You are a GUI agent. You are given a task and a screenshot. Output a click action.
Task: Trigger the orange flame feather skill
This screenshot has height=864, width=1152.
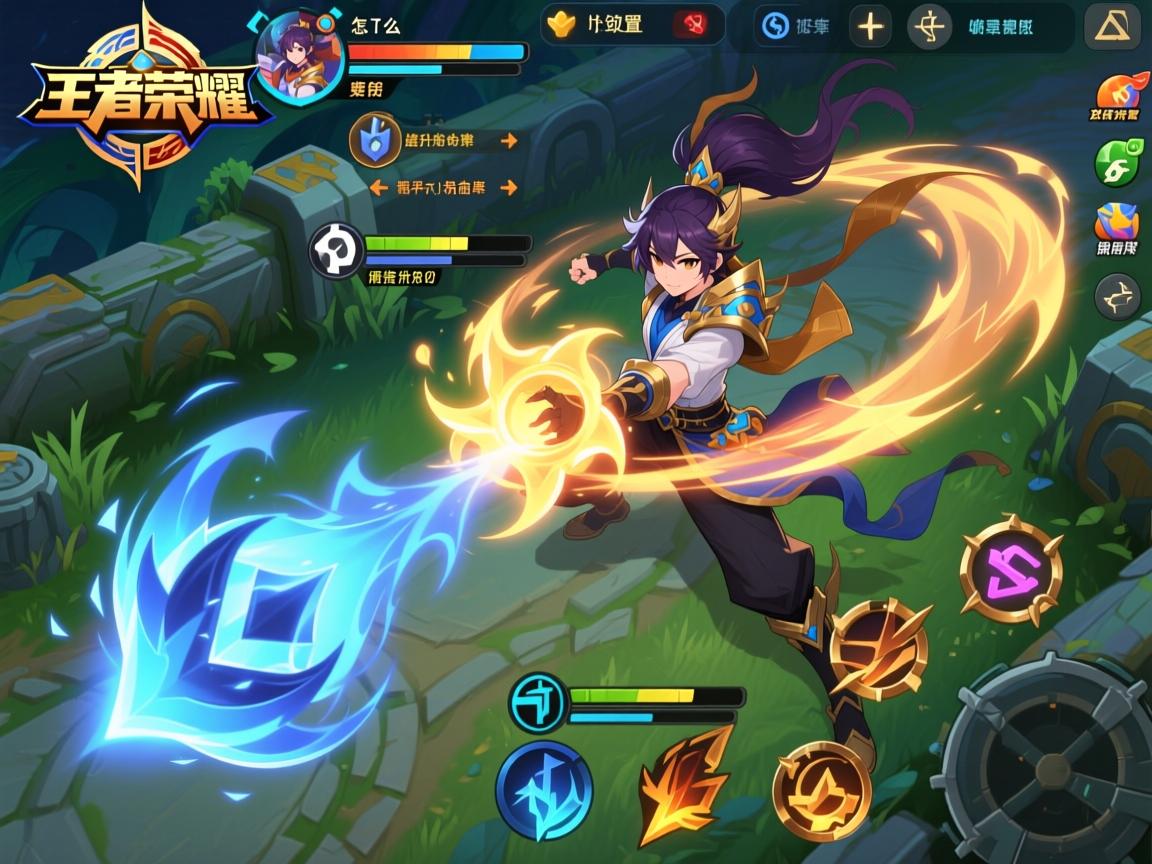point(685,784)
